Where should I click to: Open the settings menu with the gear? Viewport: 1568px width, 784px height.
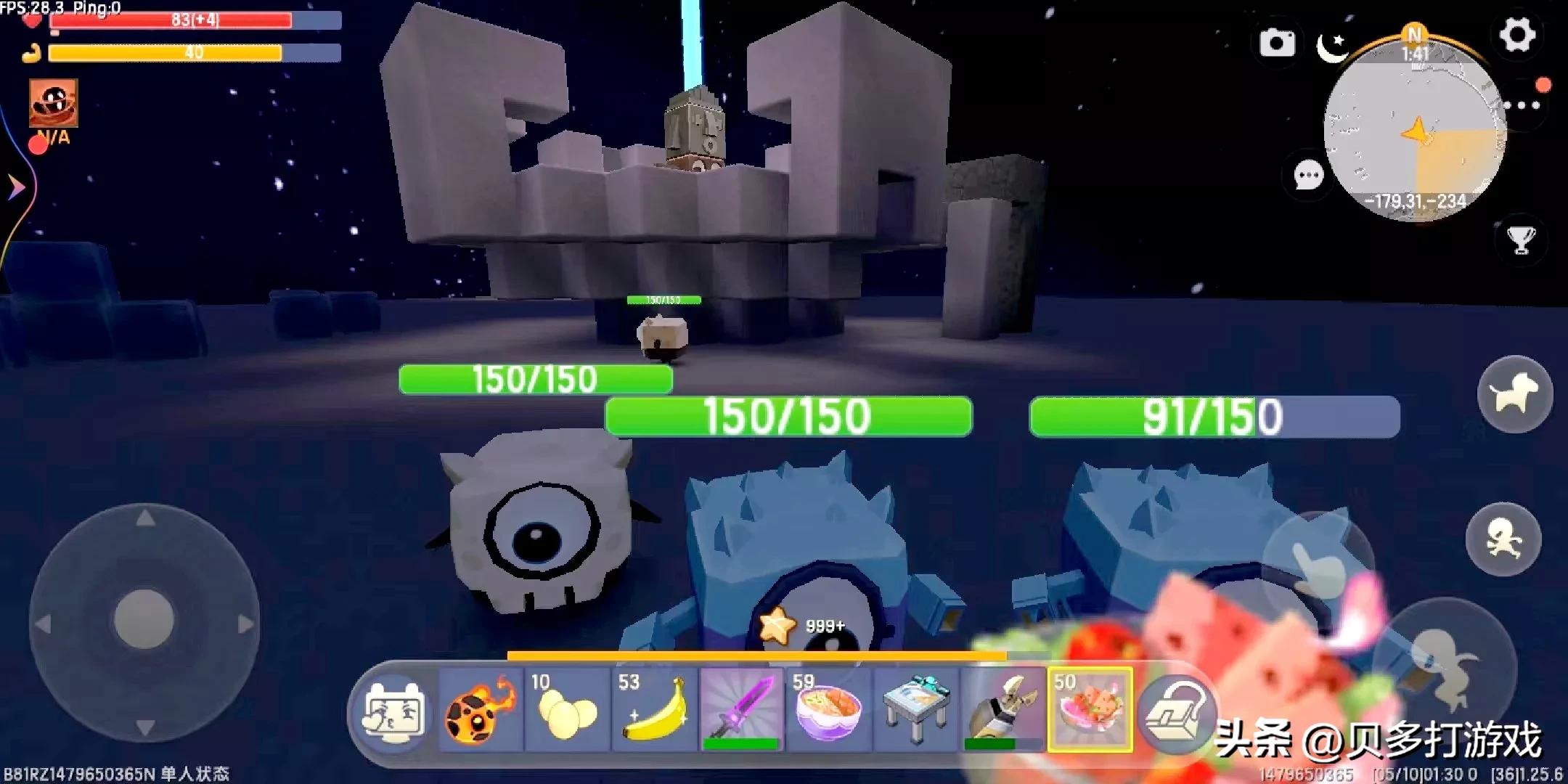tap(1517, 33)
